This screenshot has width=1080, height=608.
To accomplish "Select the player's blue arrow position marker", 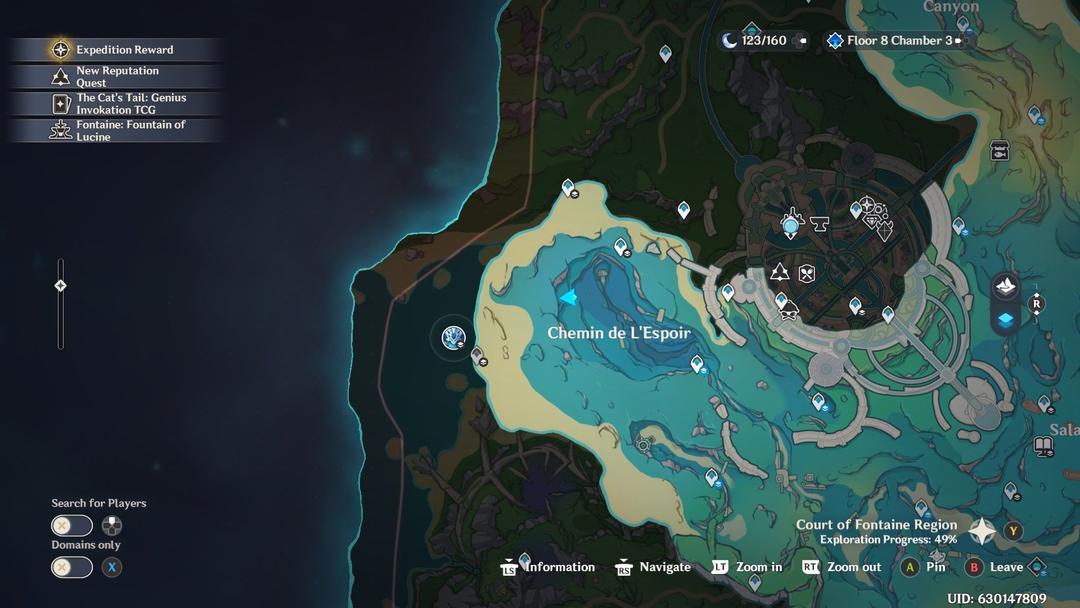I will pyautogui.click(x=568, y=297).
